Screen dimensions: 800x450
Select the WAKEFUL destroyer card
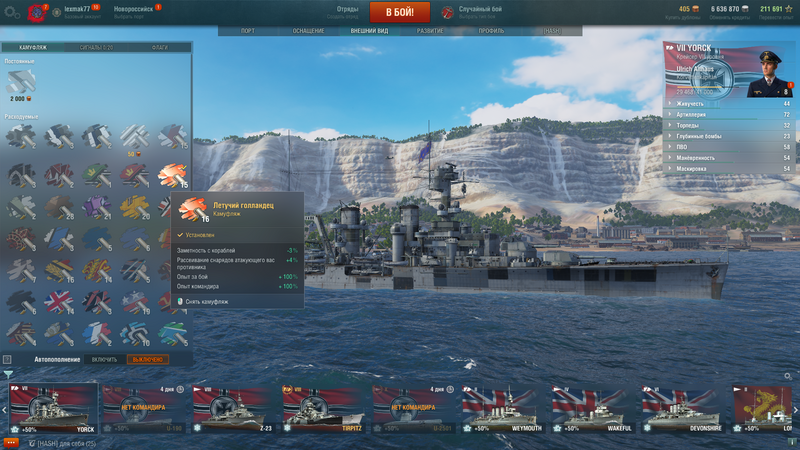(x=592, y=410)
